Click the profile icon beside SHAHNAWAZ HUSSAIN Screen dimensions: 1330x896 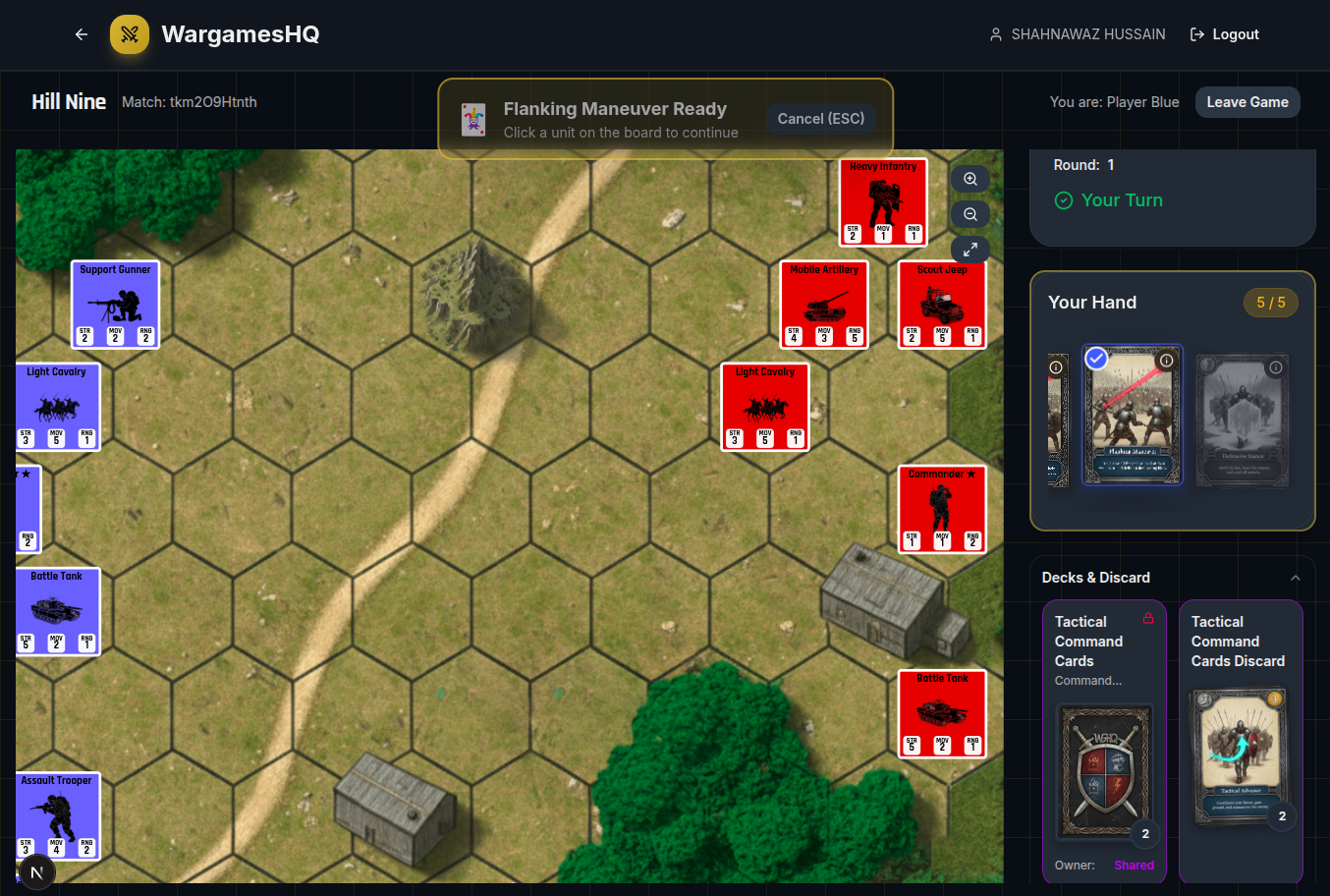pos(995,33)
